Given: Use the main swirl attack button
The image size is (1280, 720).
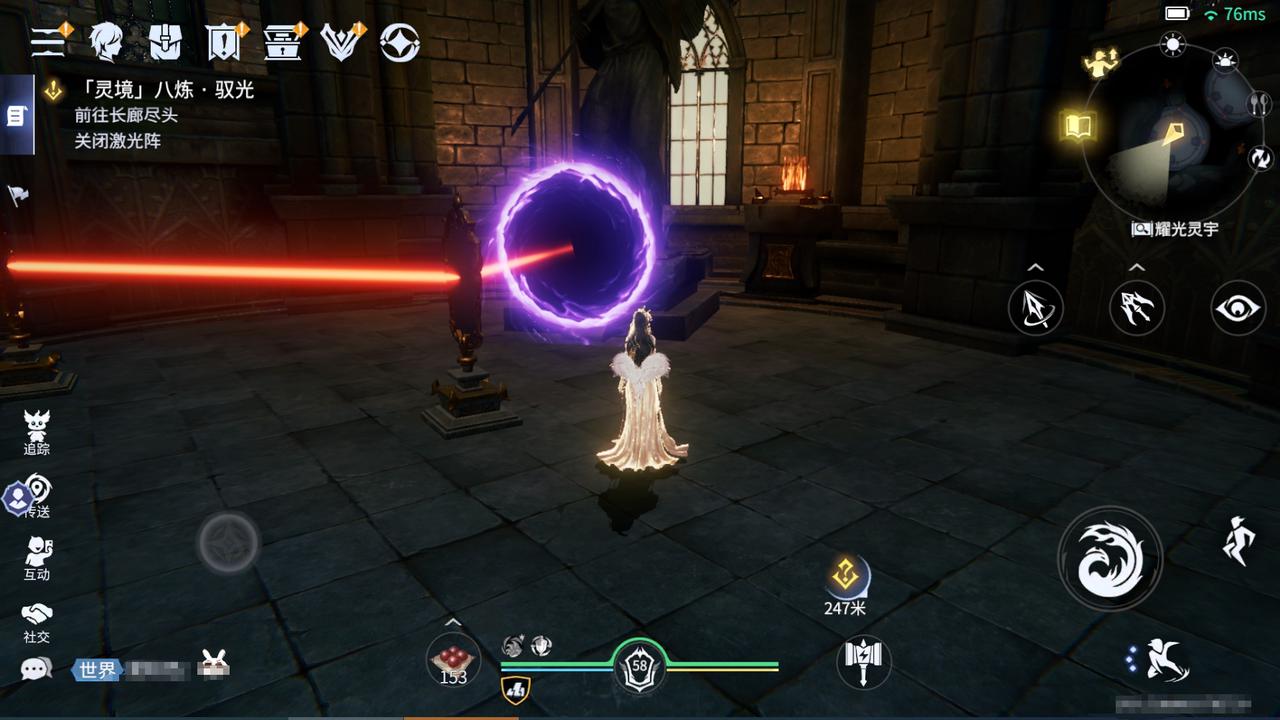Looking at the screenshot, I should (1110, 558).
